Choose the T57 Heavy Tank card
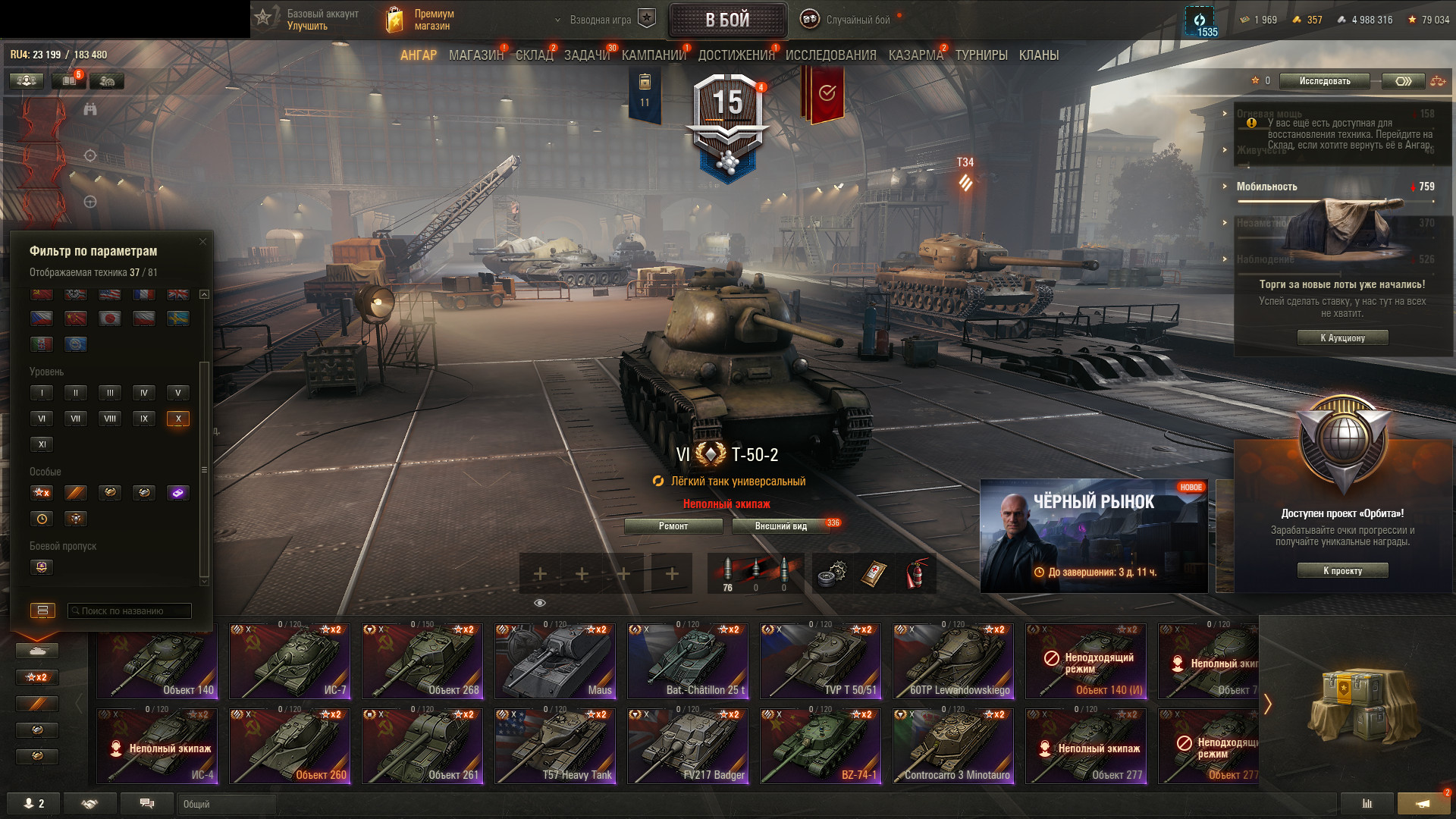 555,745
